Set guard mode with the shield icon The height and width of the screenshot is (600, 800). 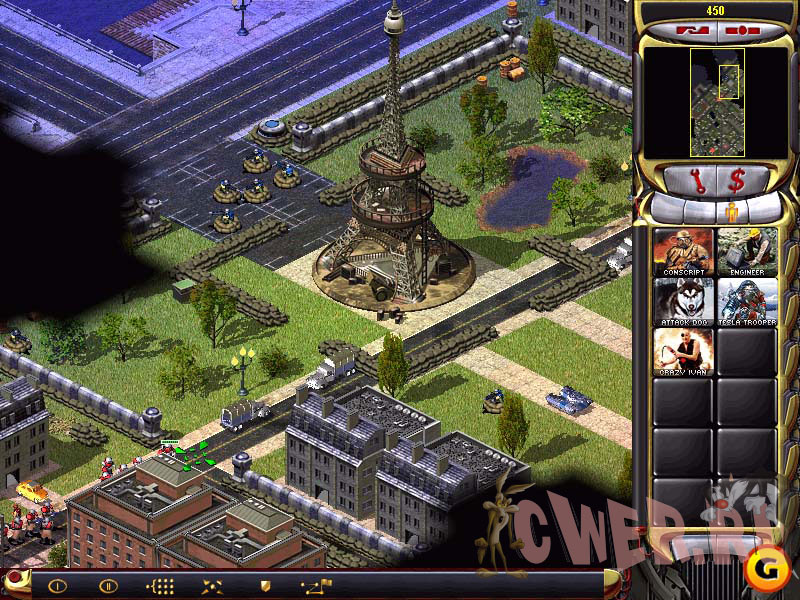265,586
